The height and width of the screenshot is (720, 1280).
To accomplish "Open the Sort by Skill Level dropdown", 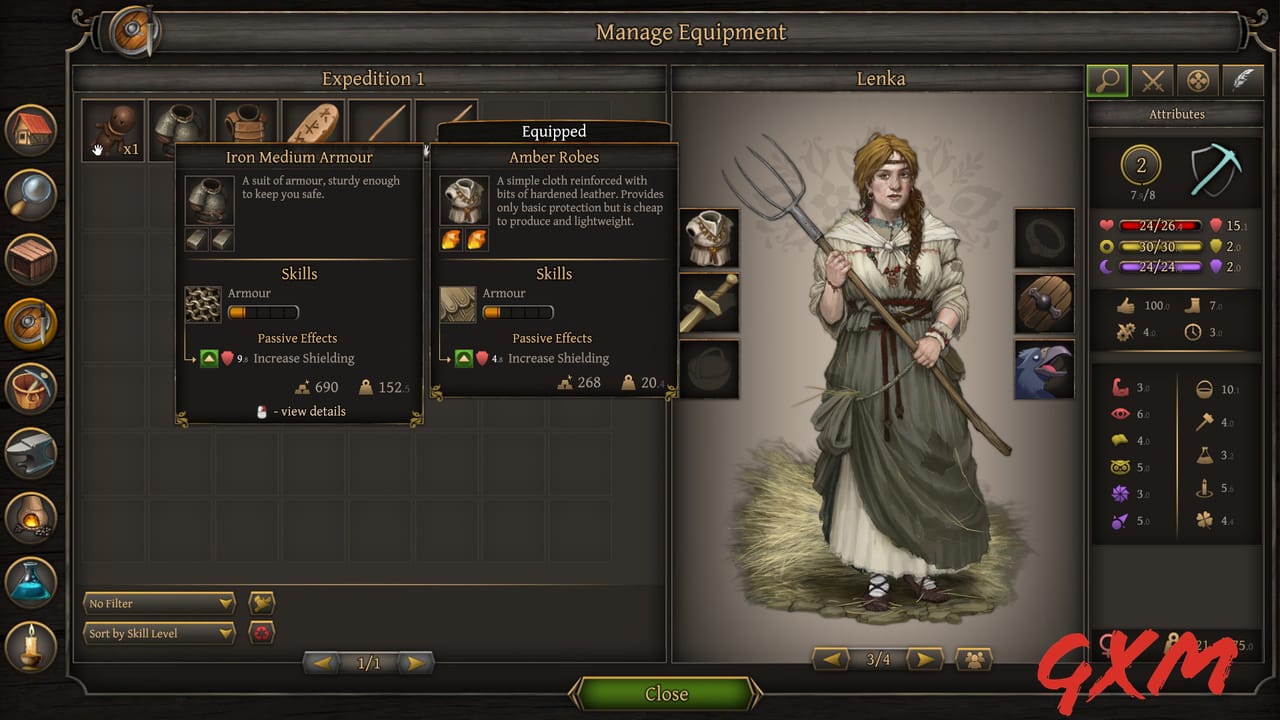I will click(x=159, y=633).
